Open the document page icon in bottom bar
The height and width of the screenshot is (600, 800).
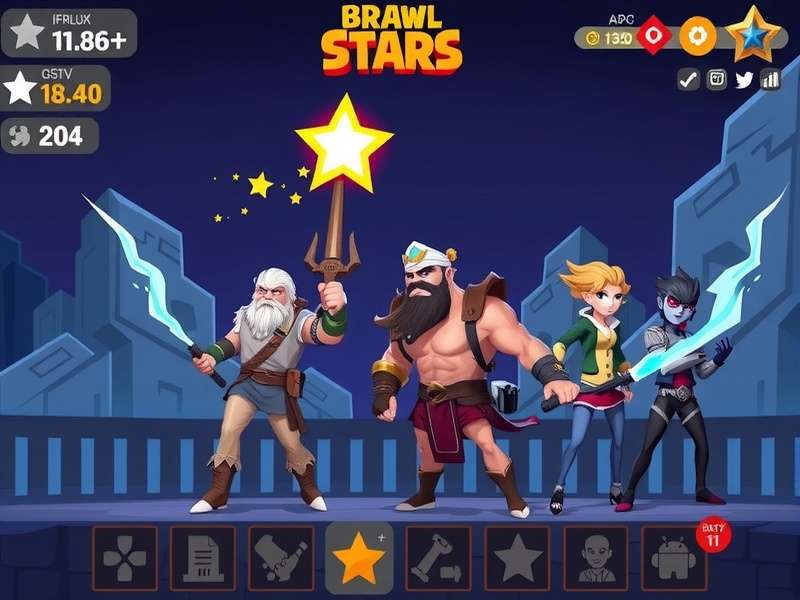[202, 558]
